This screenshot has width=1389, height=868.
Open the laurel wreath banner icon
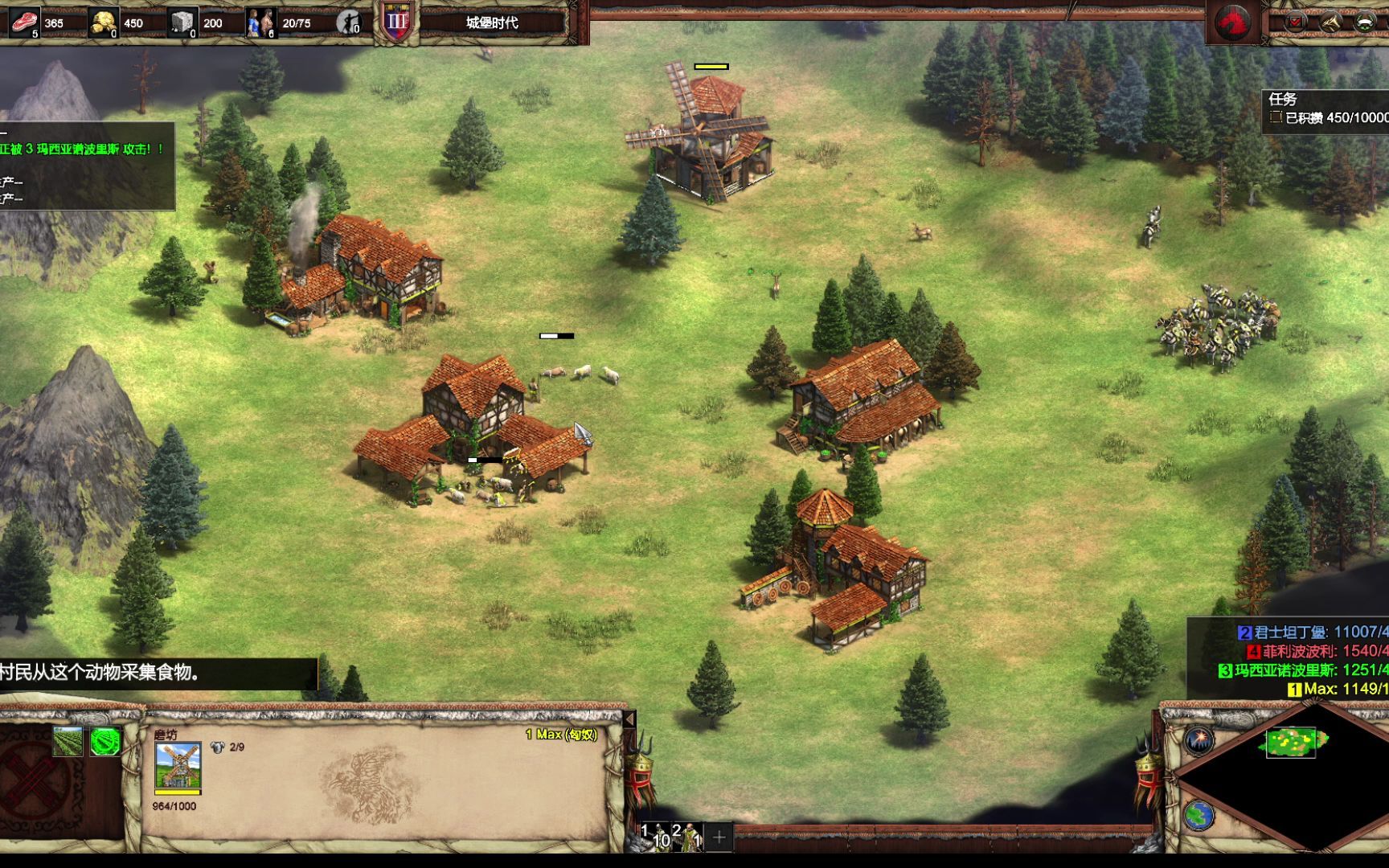coord(1365,23)
